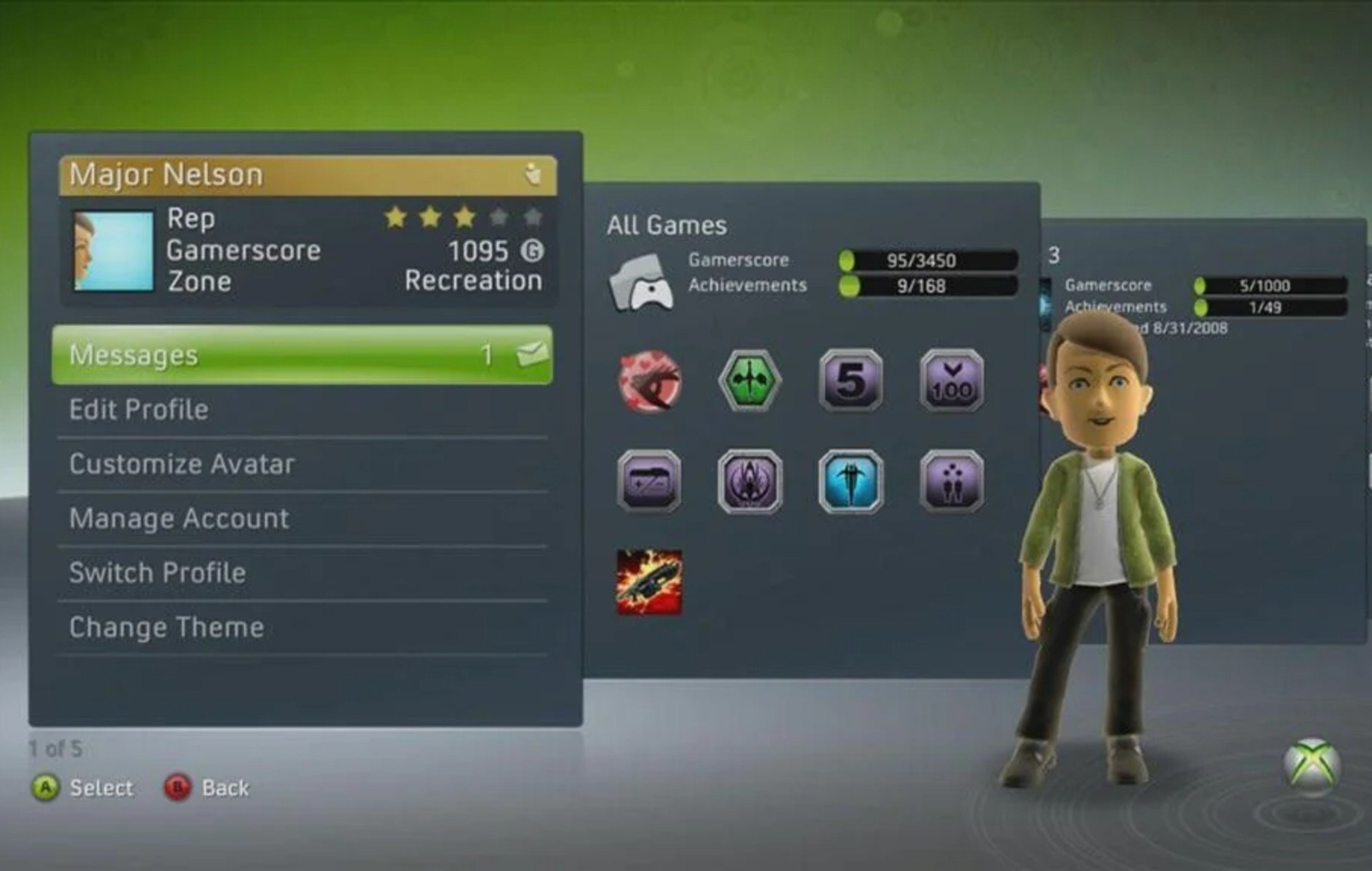Viewport: 1372px width, 871px height.
Task: Select the red dragon-eye achievement
Action: pyautogui.click(x=650, y=381)
